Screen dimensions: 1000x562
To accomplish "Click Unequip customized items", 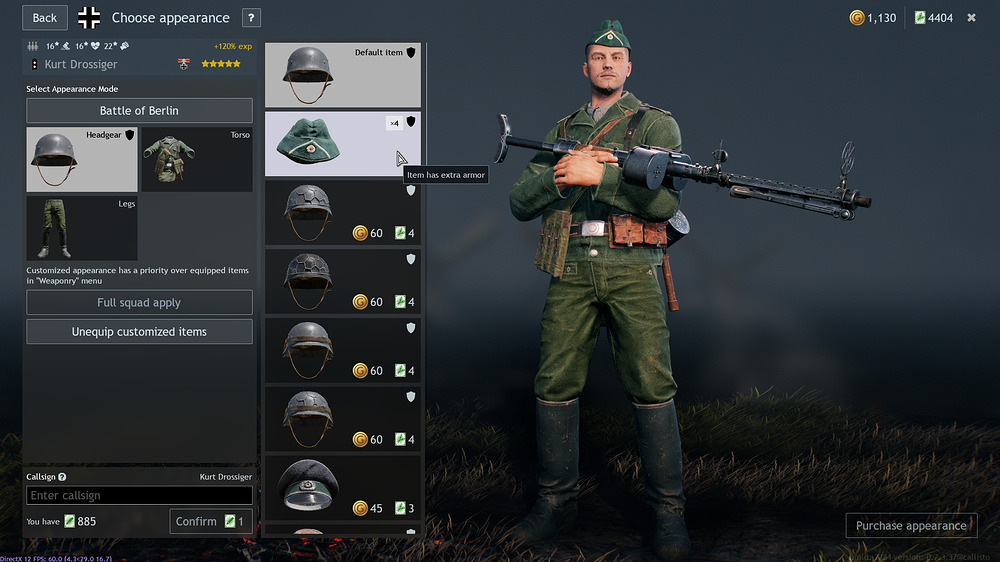I will pyautogui.click(x=139, y=331).
